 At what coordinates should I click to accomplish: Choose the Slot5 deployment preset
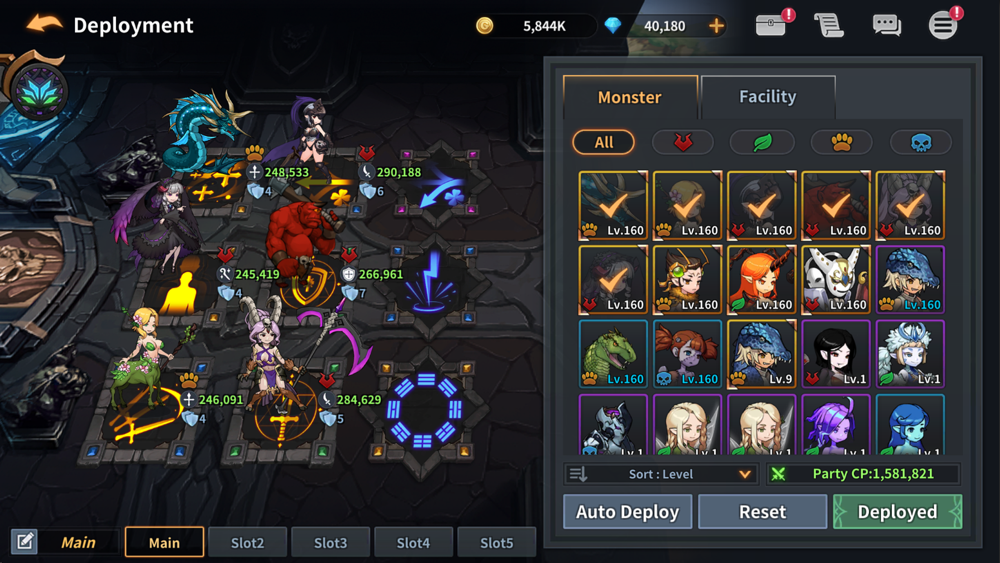point(496,542)
